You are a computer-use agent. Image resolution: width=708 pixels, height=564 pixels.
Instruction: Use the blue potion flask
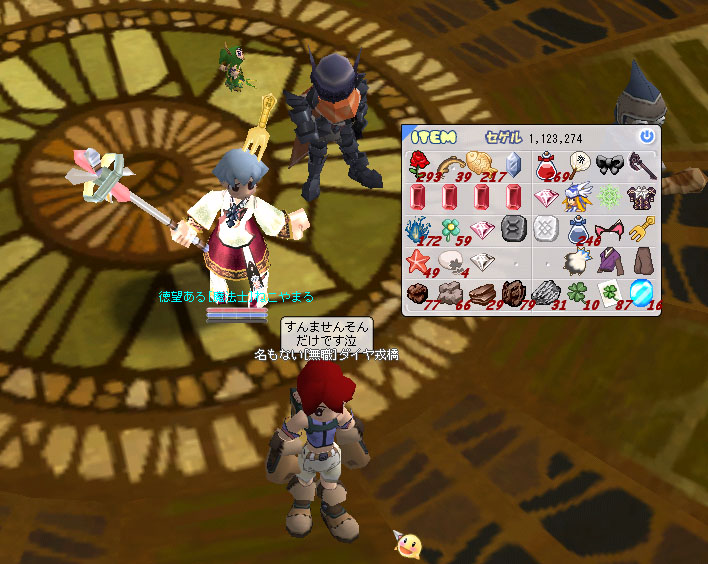click(578, 230)
